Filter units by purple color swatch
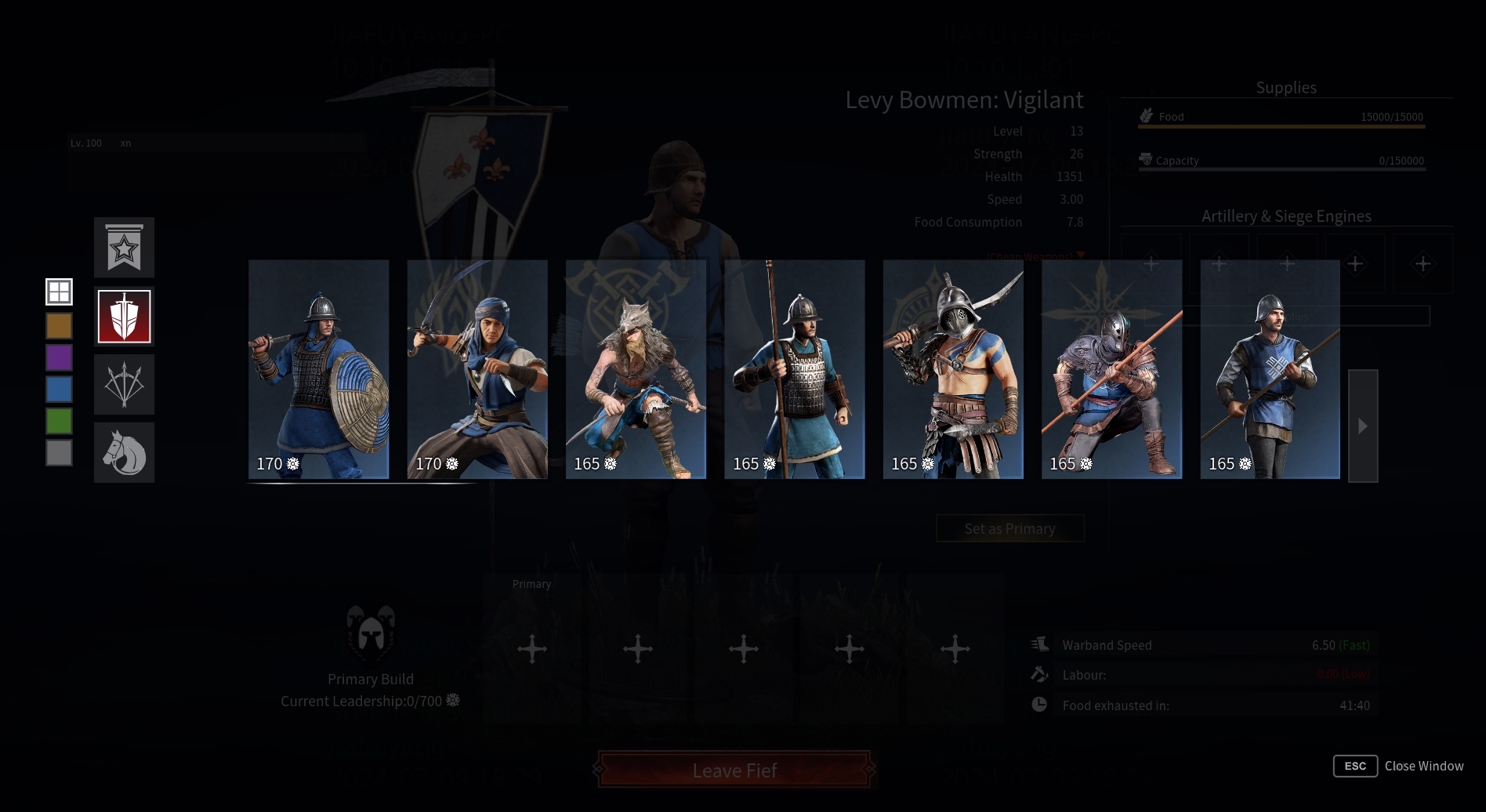The image size is (1486, 812). point(59,357)
